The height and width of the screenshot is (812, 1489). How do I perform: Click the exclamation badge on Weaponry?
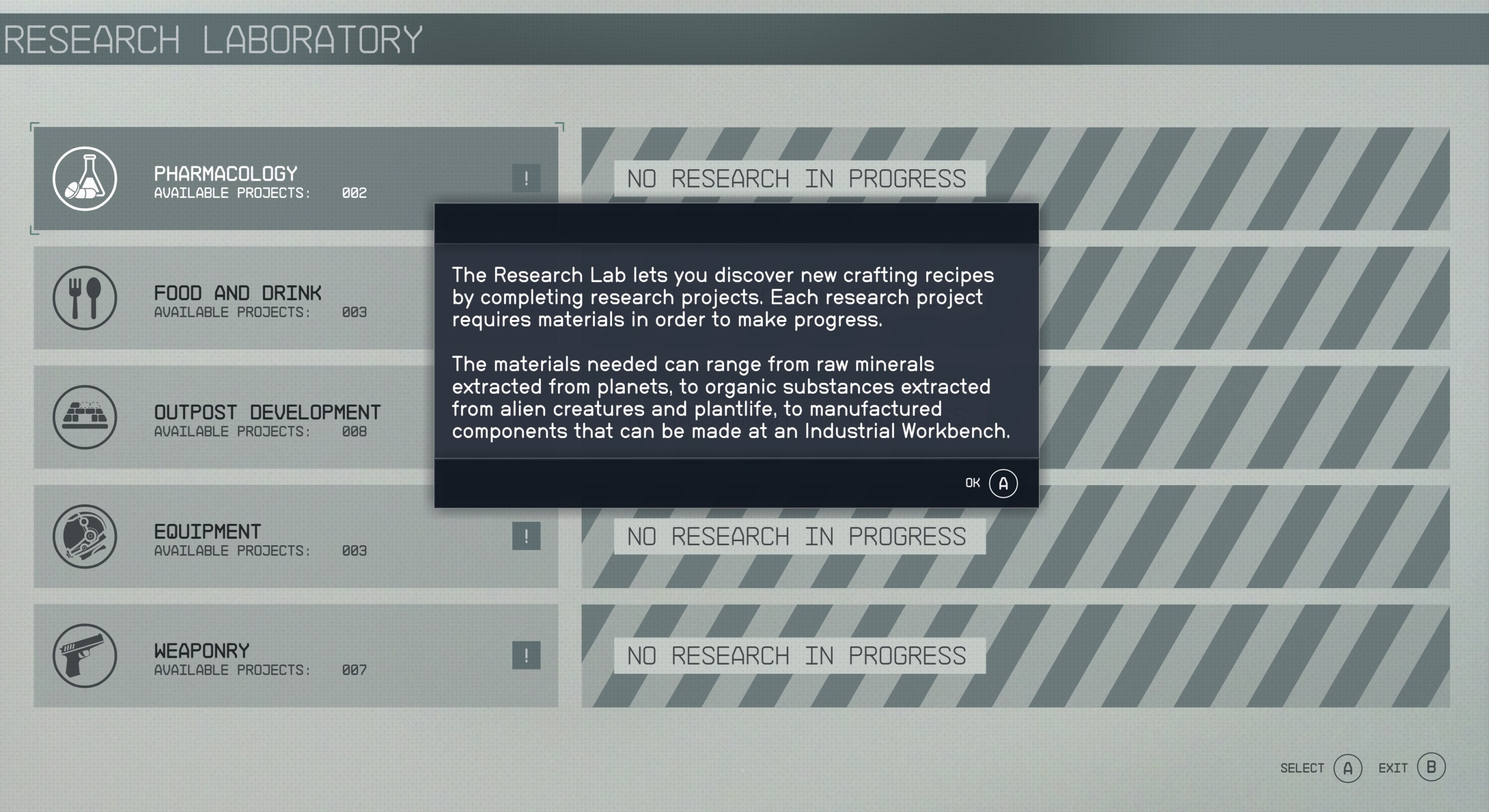point(527,655)
